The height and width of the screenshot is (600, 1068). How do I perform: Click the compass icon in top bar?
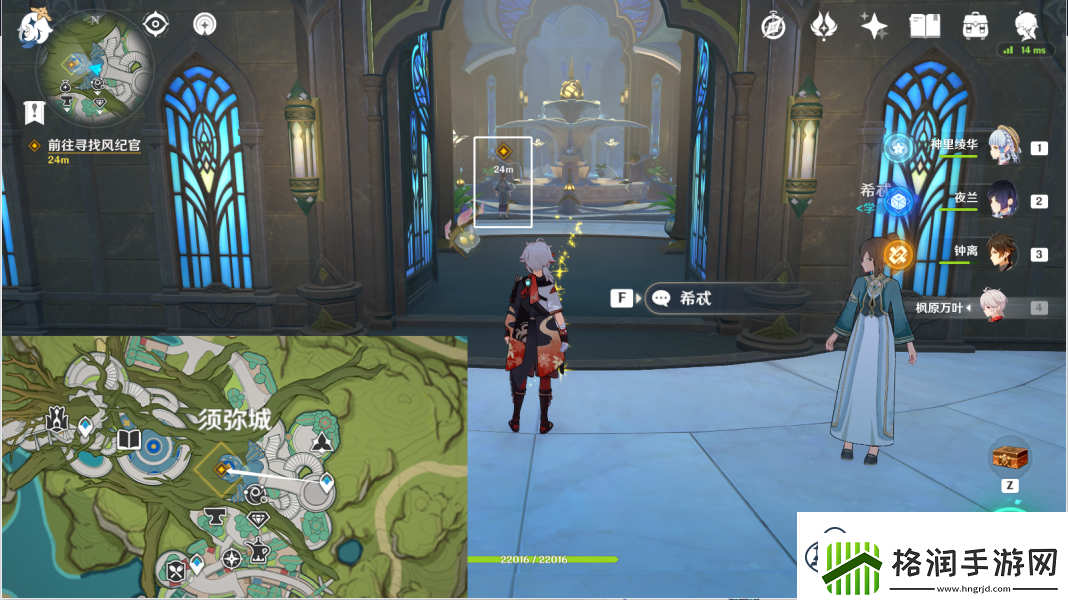(x=773, y=26)
